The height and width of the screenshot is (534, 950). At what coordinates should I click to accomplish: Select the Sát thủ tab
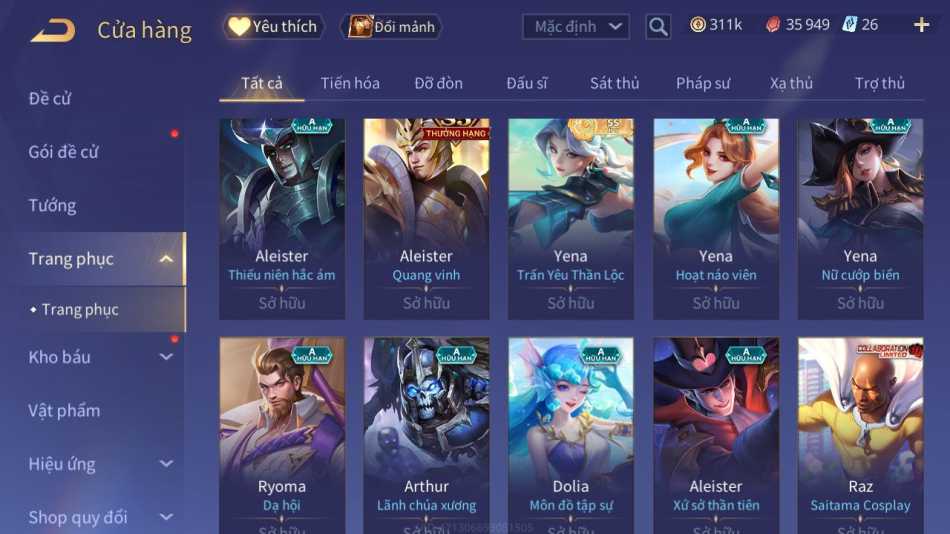[614, 83]
